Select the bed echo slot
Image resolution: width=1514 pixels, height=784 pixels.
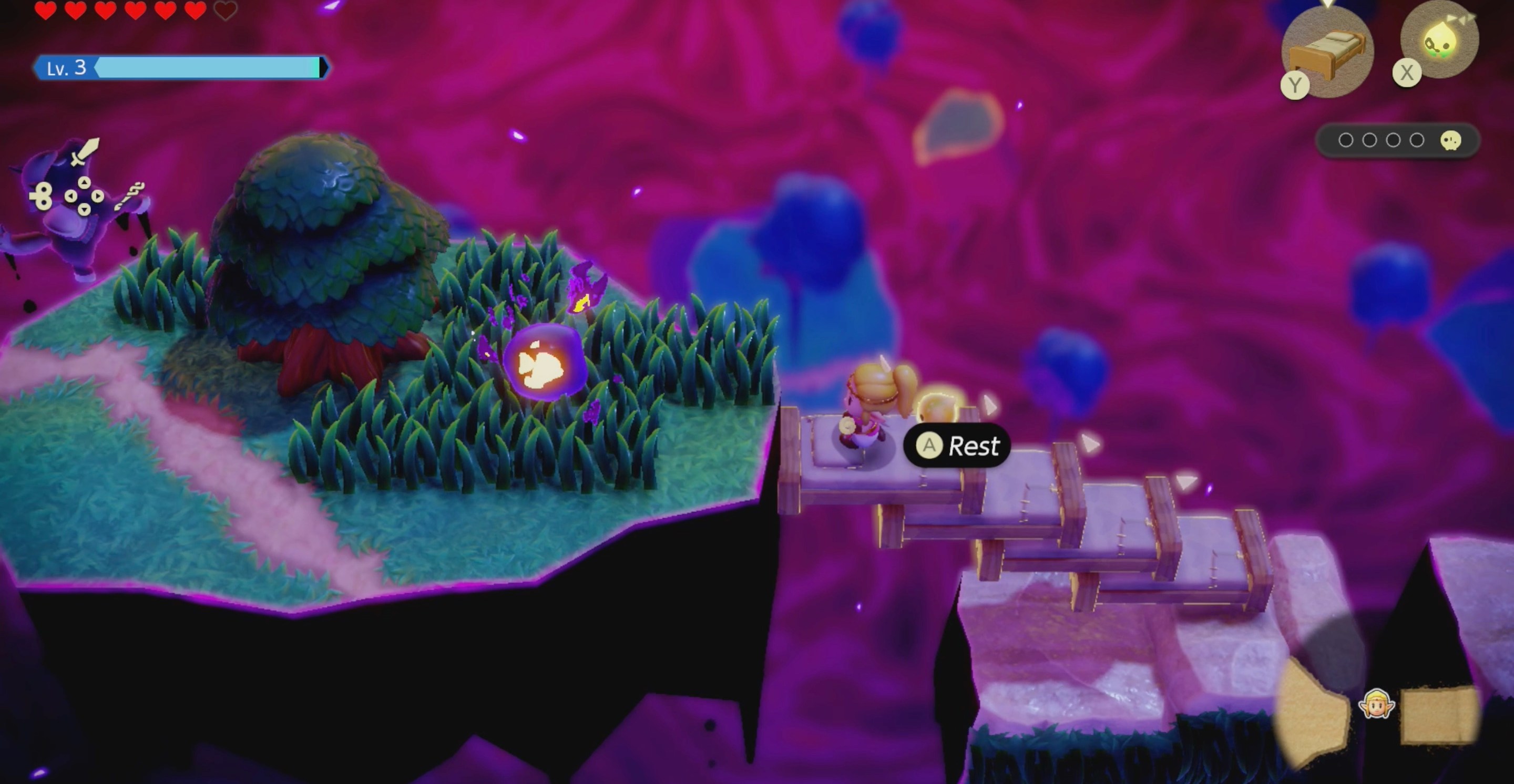coord(1326,51)
